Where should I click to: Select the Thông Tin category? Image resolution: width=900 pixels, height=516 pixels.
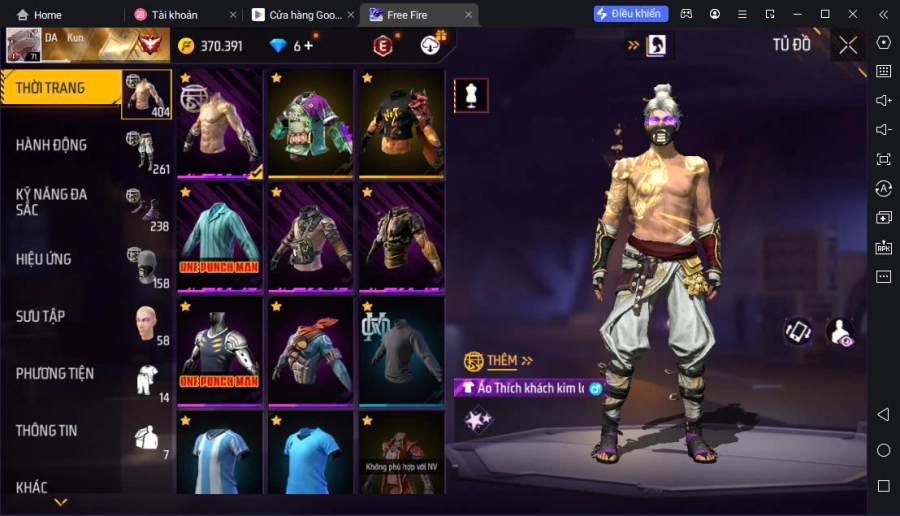click(46, 430)
